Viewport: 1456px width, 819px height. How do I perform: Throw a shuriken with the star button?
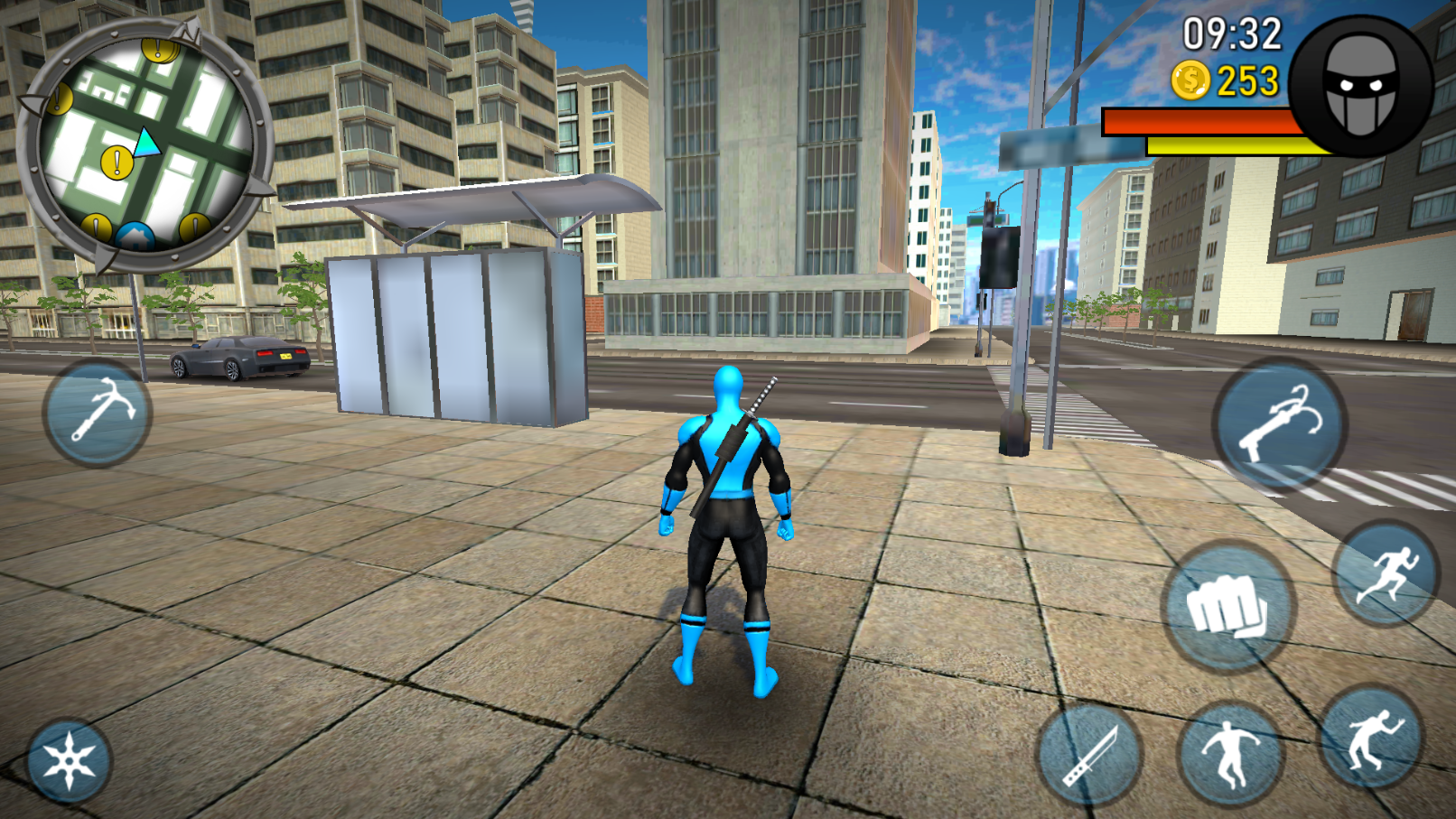[x=72, y=760]
